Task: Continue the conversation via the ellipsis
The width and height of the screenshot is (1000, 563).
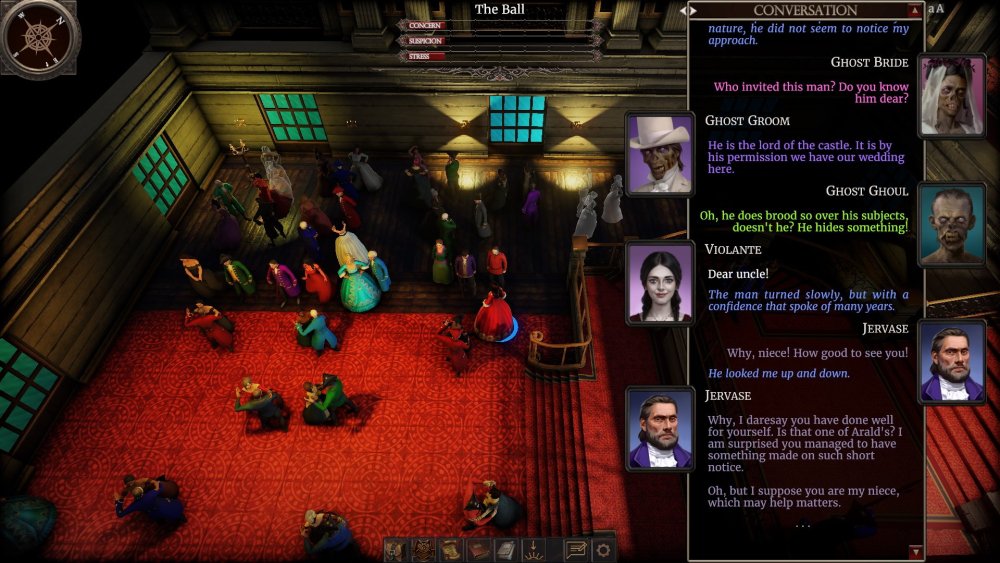Action: pyautogui.click(x=804, y=525)
